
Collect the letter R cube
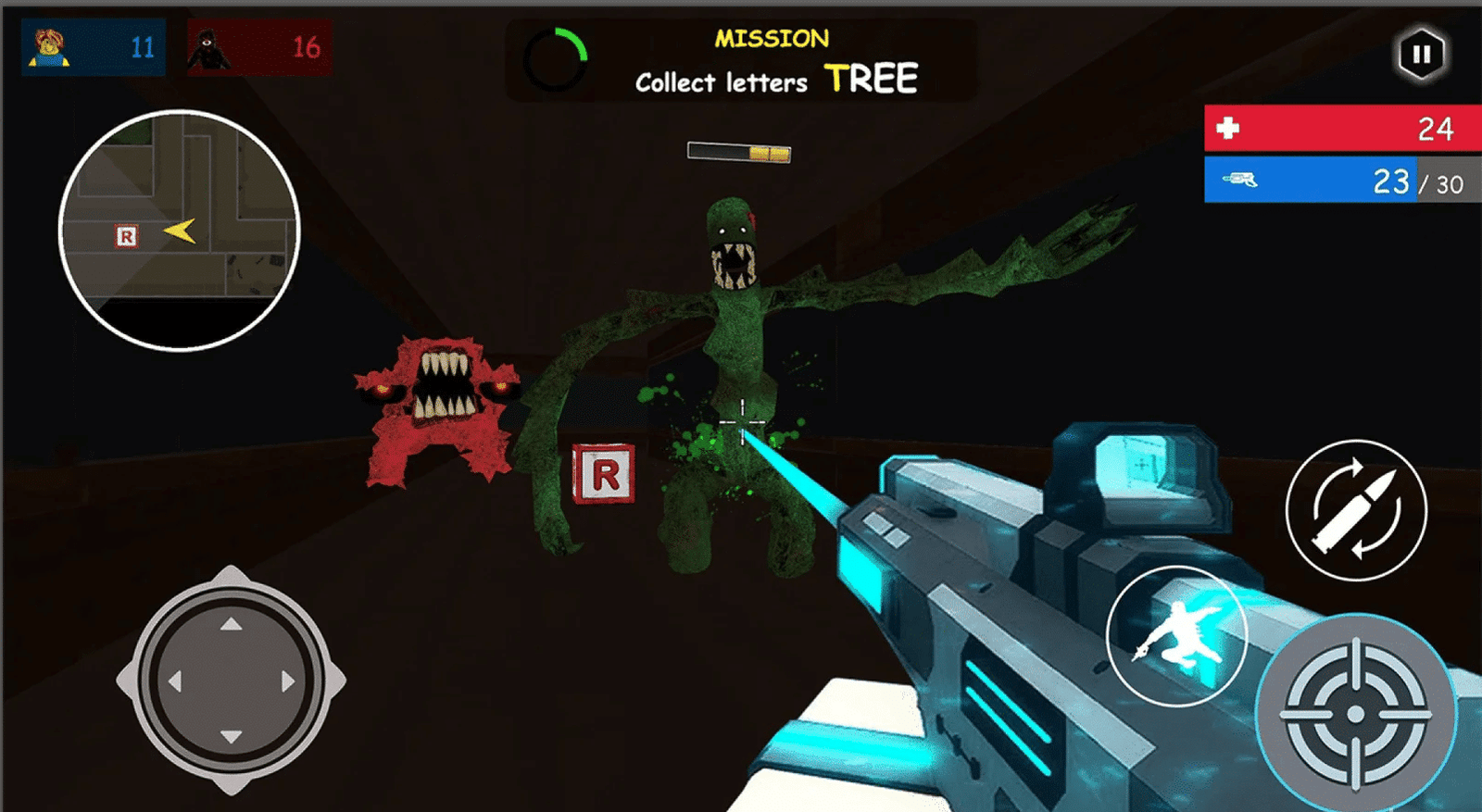click(x=604, y=475)
